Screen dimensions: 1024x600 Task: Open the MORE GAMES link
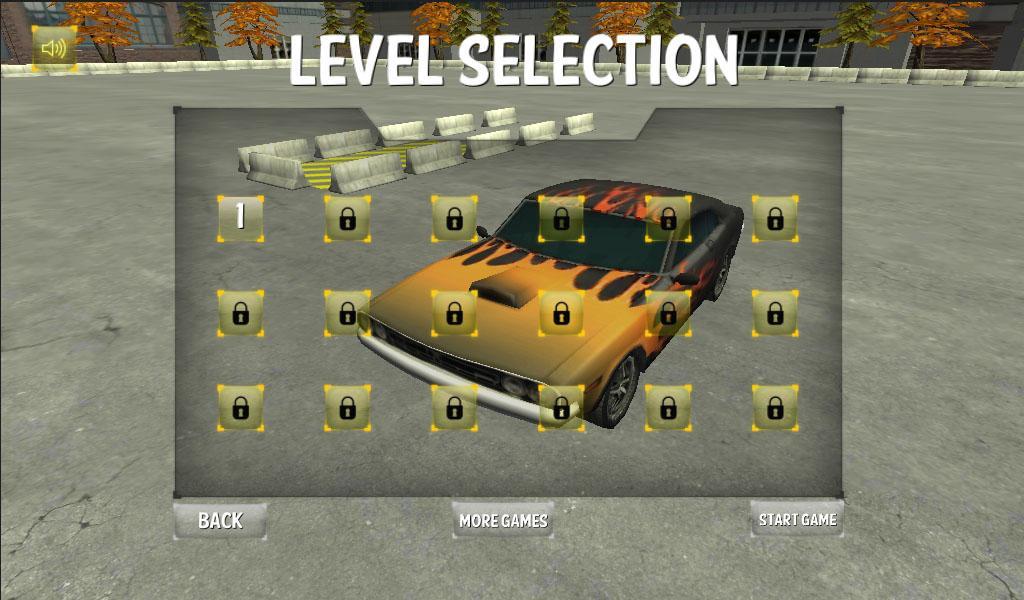tap(503, 520)
